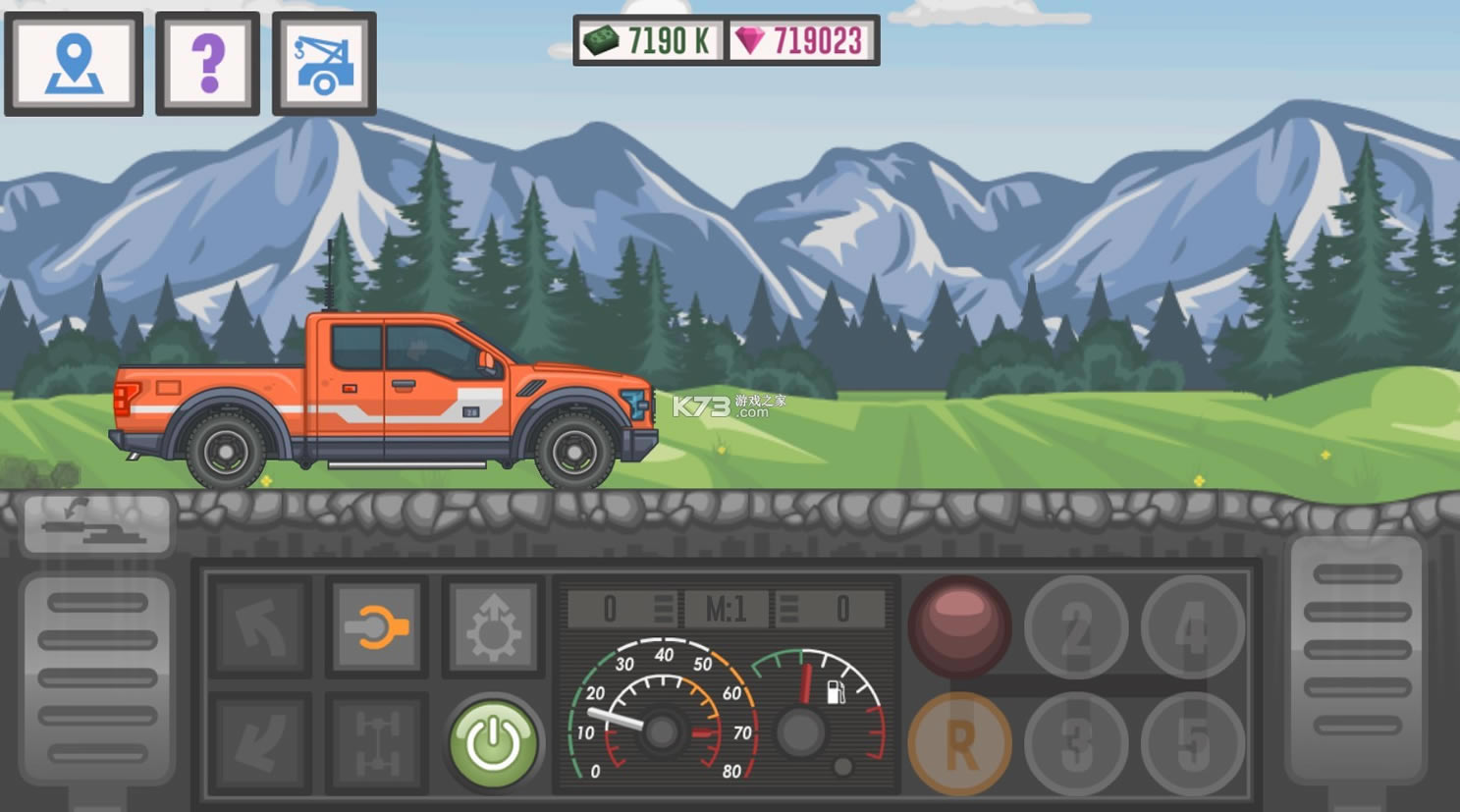Viewport: 1460px width, 812px height.
Task: Shift into reverse gear R
Action: point(959,743)
